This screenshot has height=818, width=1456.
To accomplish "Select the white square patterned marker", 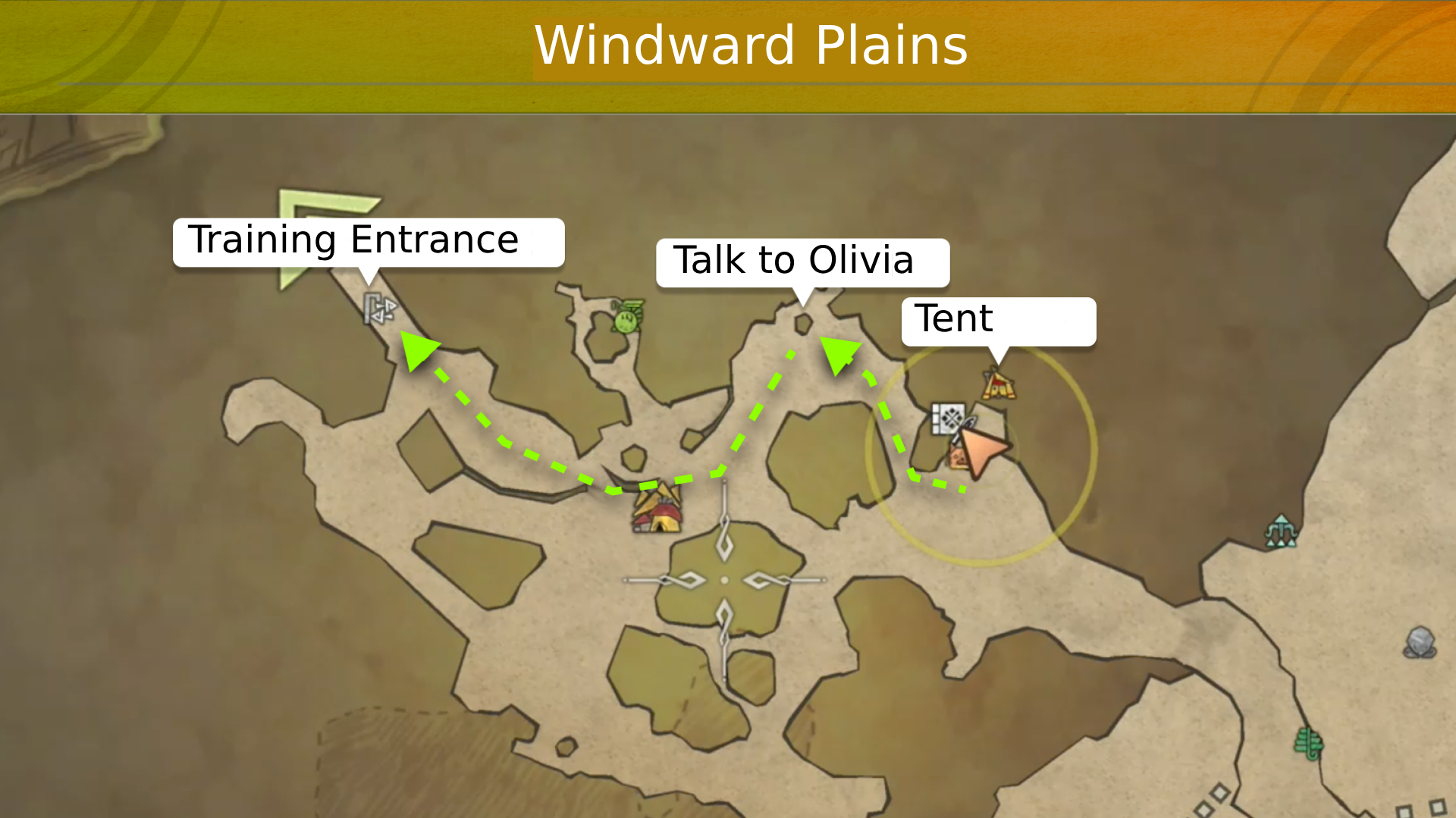I will click(947, 418).
